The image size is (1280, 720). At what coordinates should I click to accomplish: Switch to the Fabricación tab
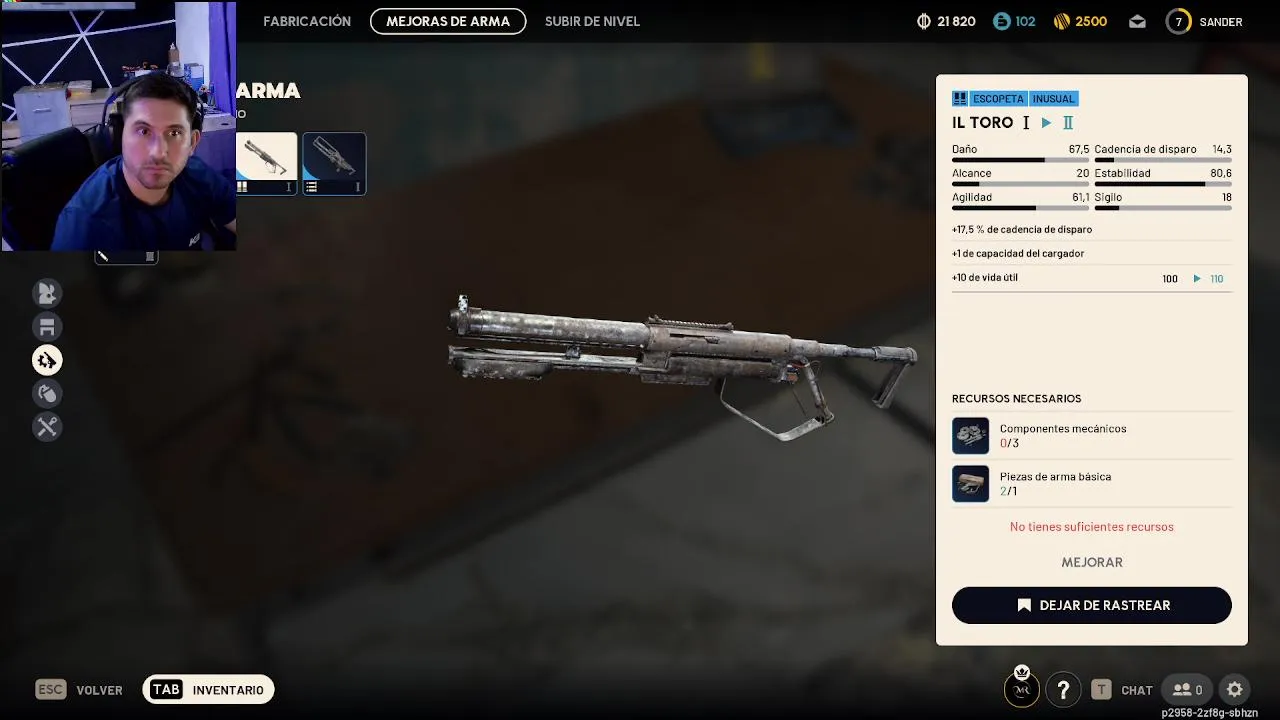[306, 21]
